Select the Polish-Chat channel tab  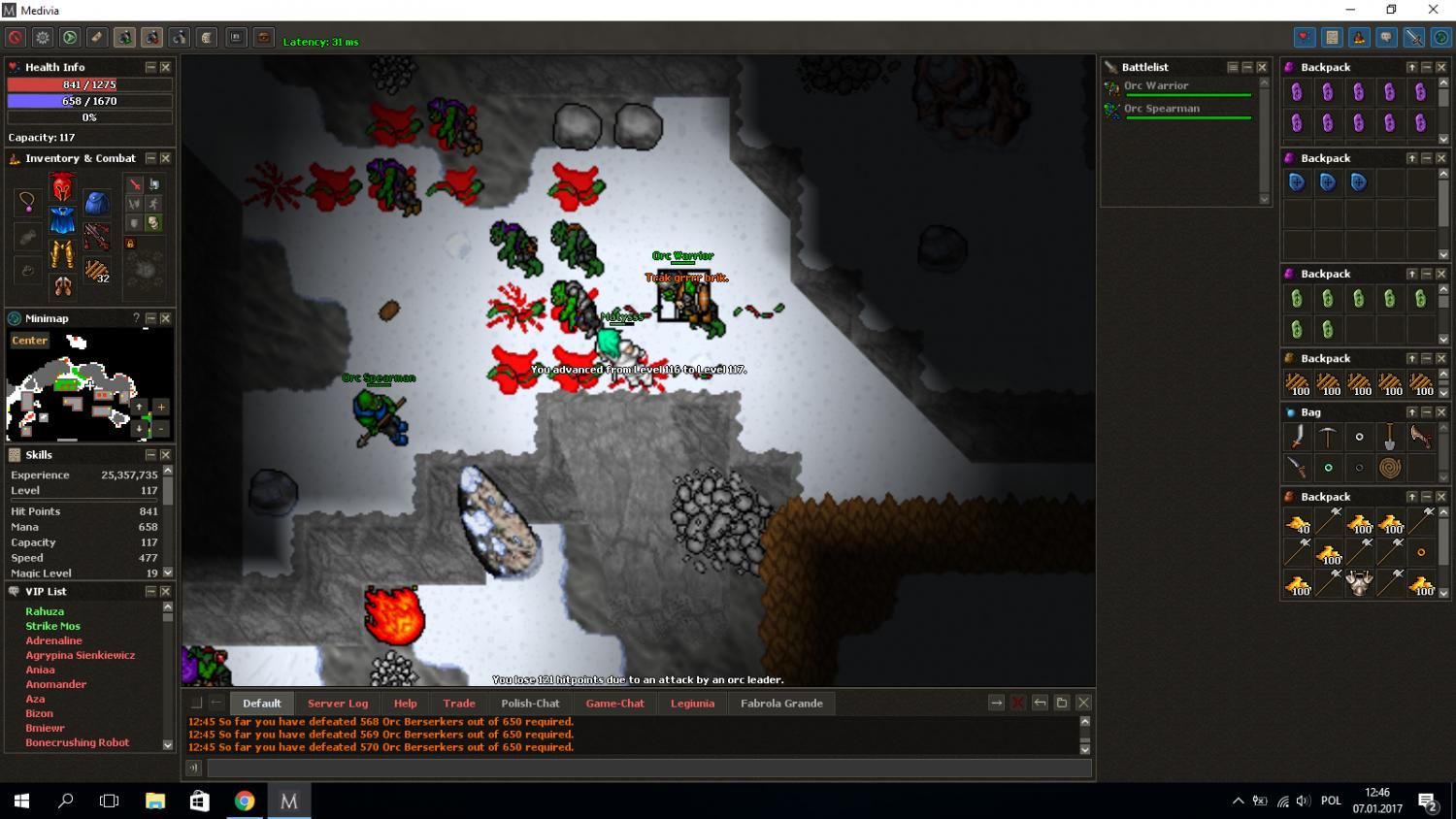click(530, 704)
